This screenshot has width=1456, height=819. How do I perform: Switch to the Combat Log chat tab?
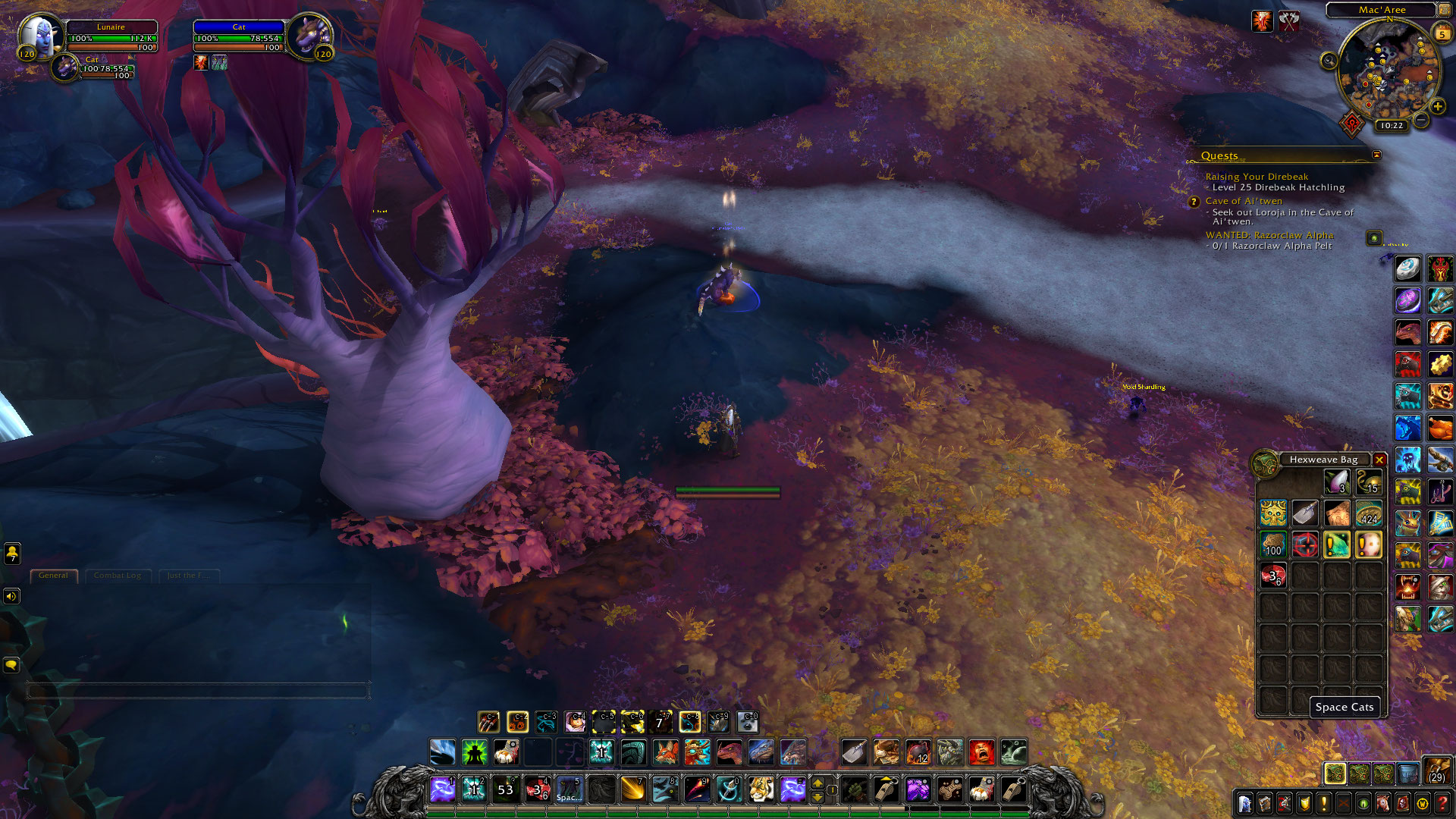click(x=118, y=576)
